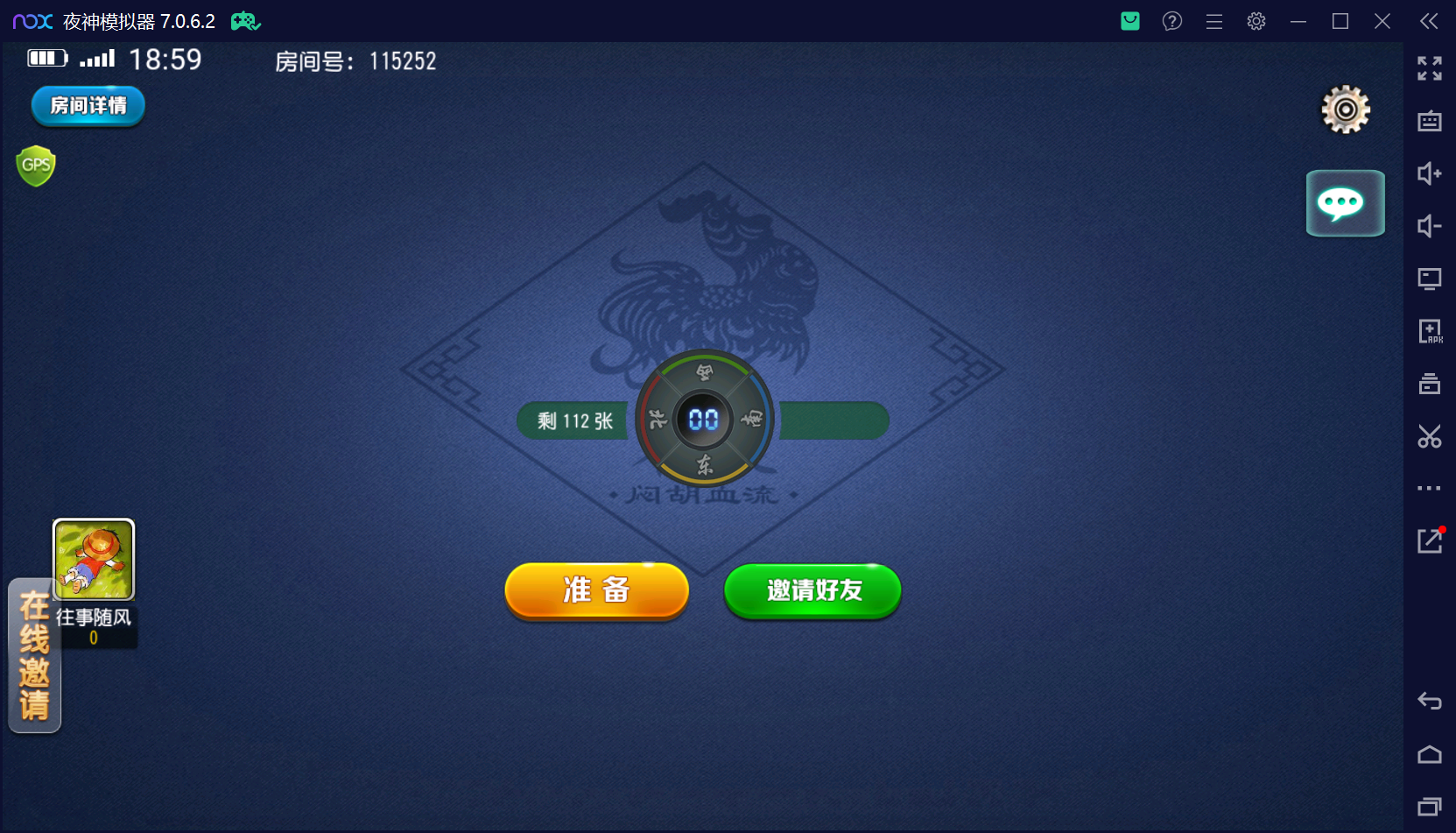Viewport: 1456px width, 833px height.
Task: Click the install APK icon
Action: coord(1429,331)
